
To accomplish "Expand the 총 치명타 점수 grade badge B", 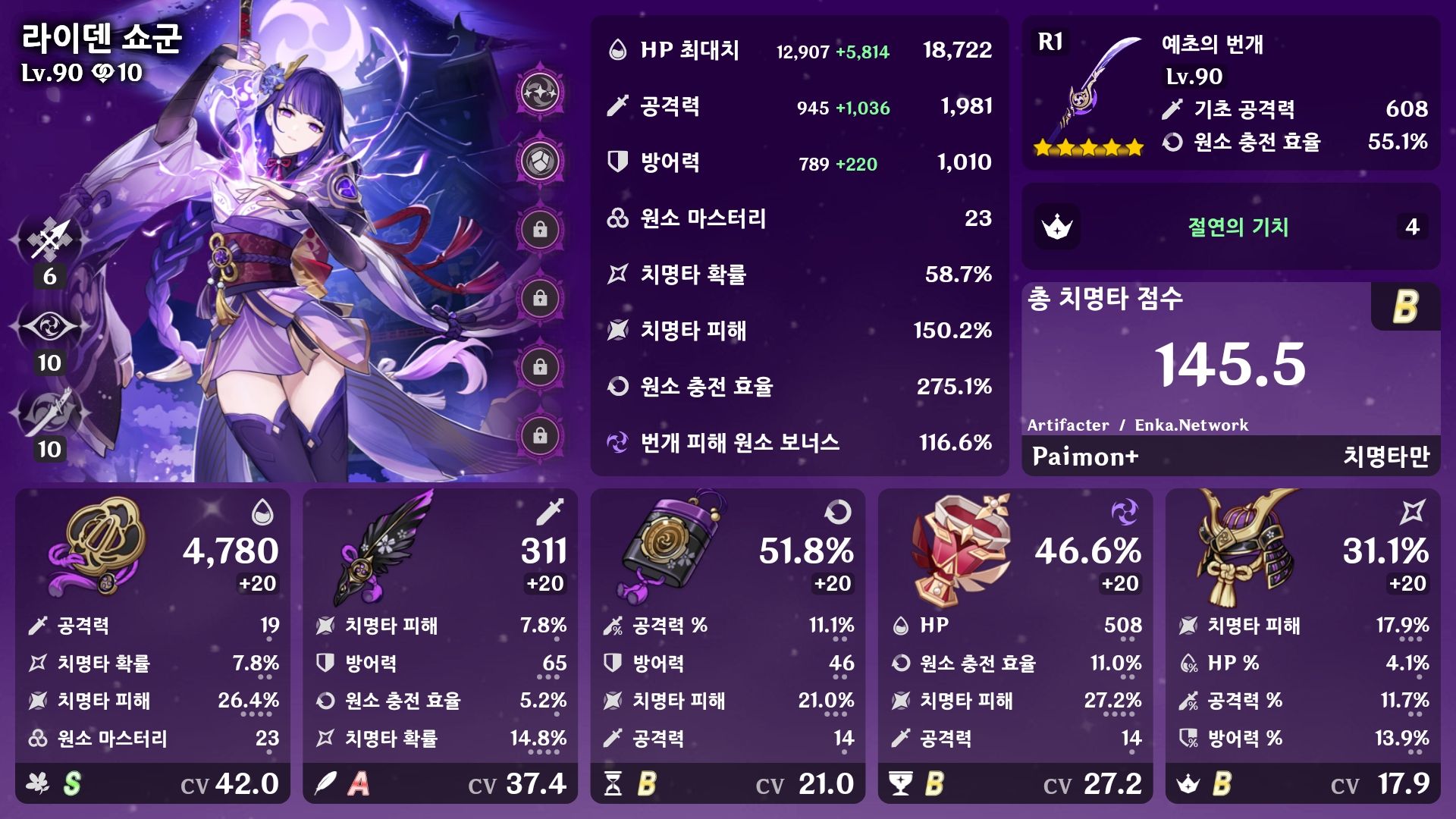I will (1406, 306).
